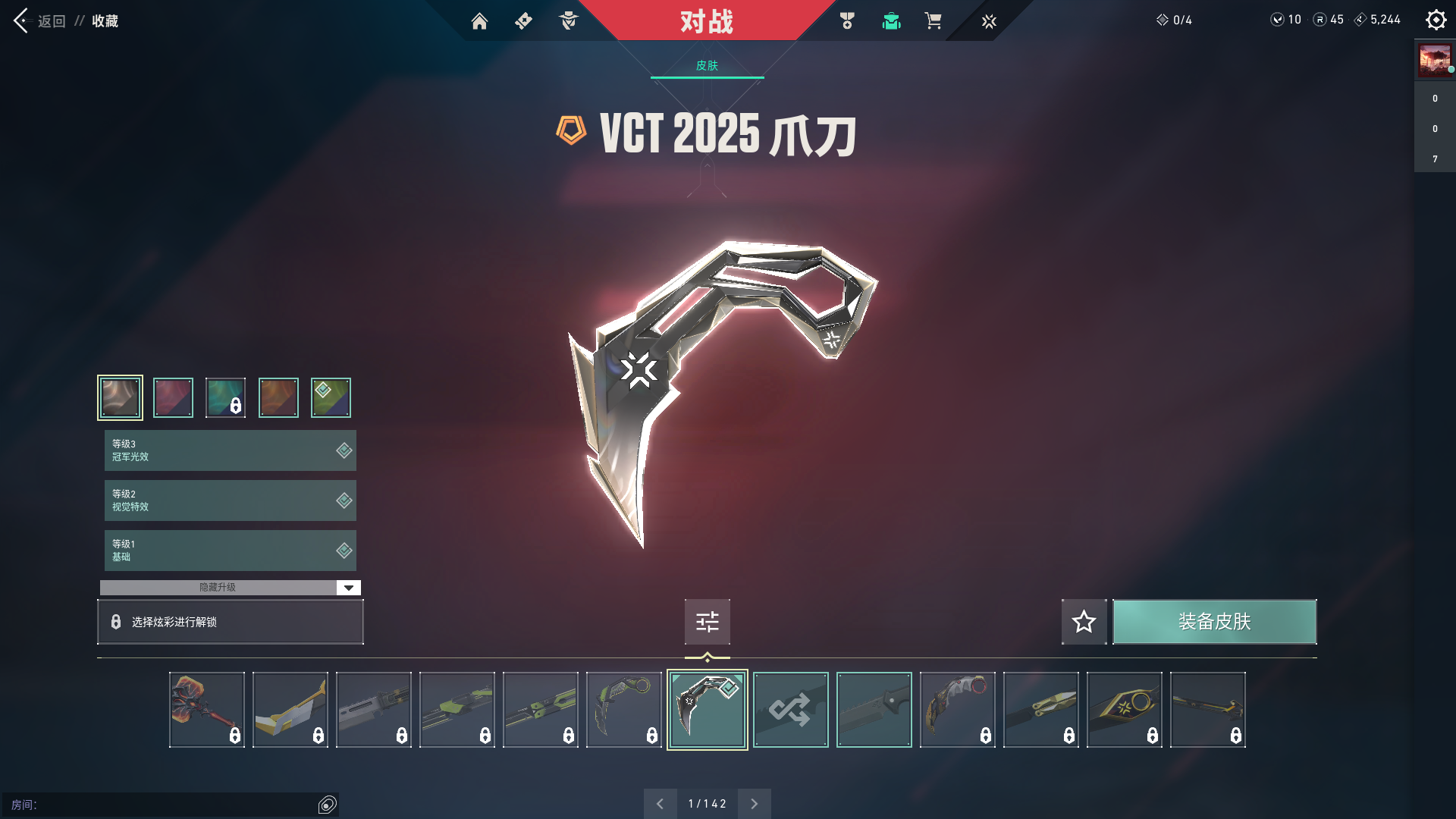The width and height of the screenshot is (1456, 819).
Task: Select the silver-white default variant swatch
Action: click(x=120, y=397)
